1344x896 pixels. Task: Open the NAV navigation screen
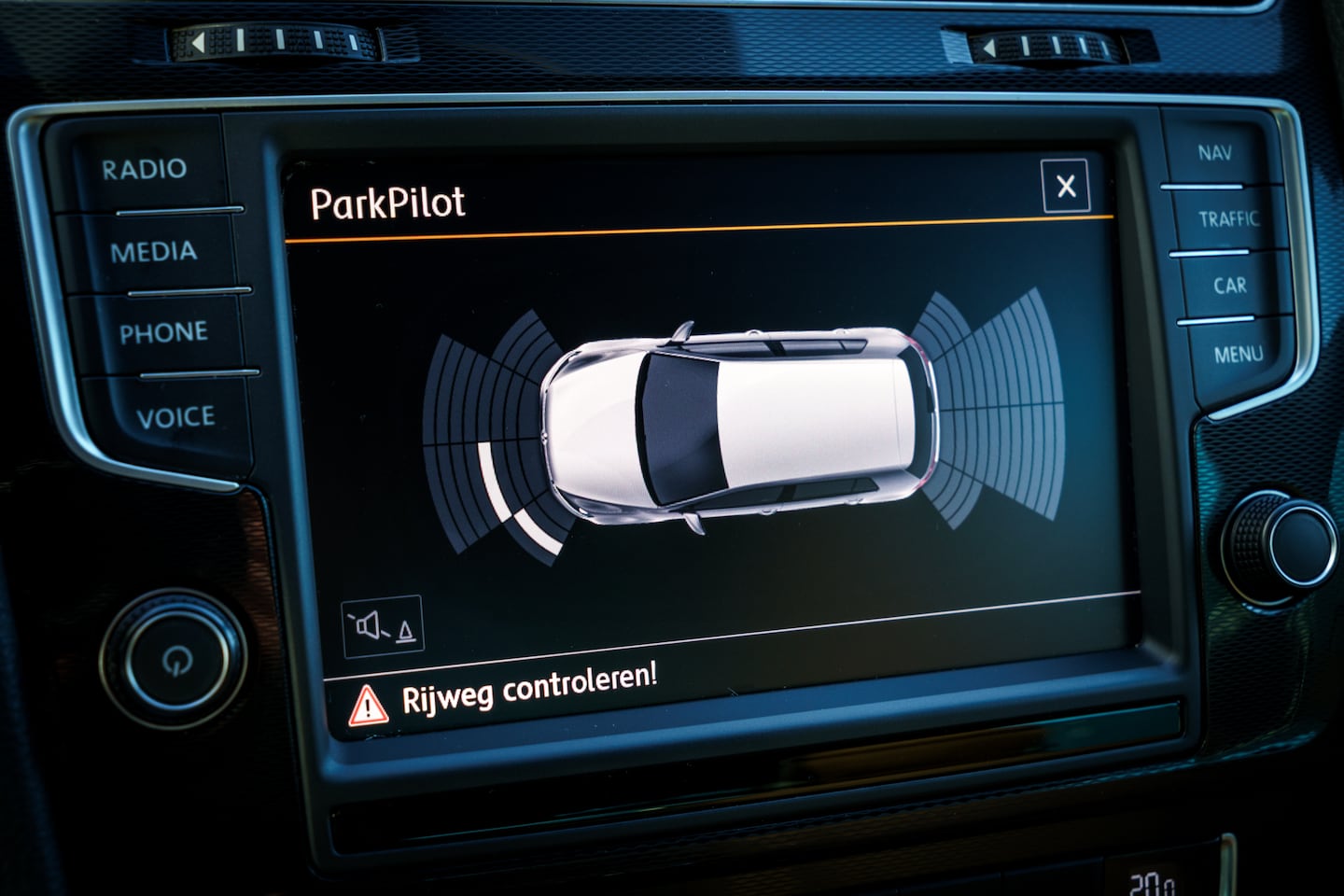(1214, 152)
